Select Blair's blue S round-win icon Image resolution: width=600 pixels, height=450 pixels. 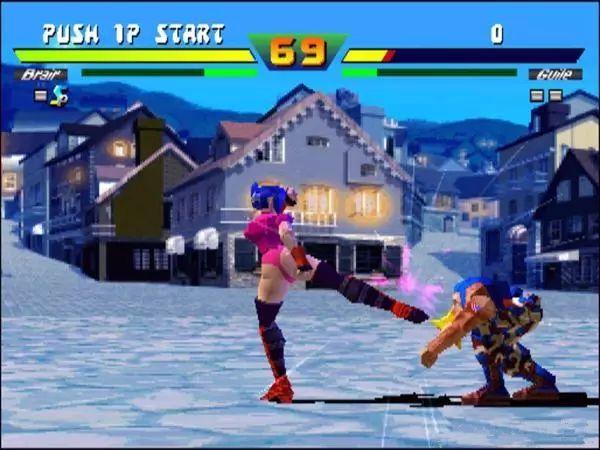pos(59,96)
